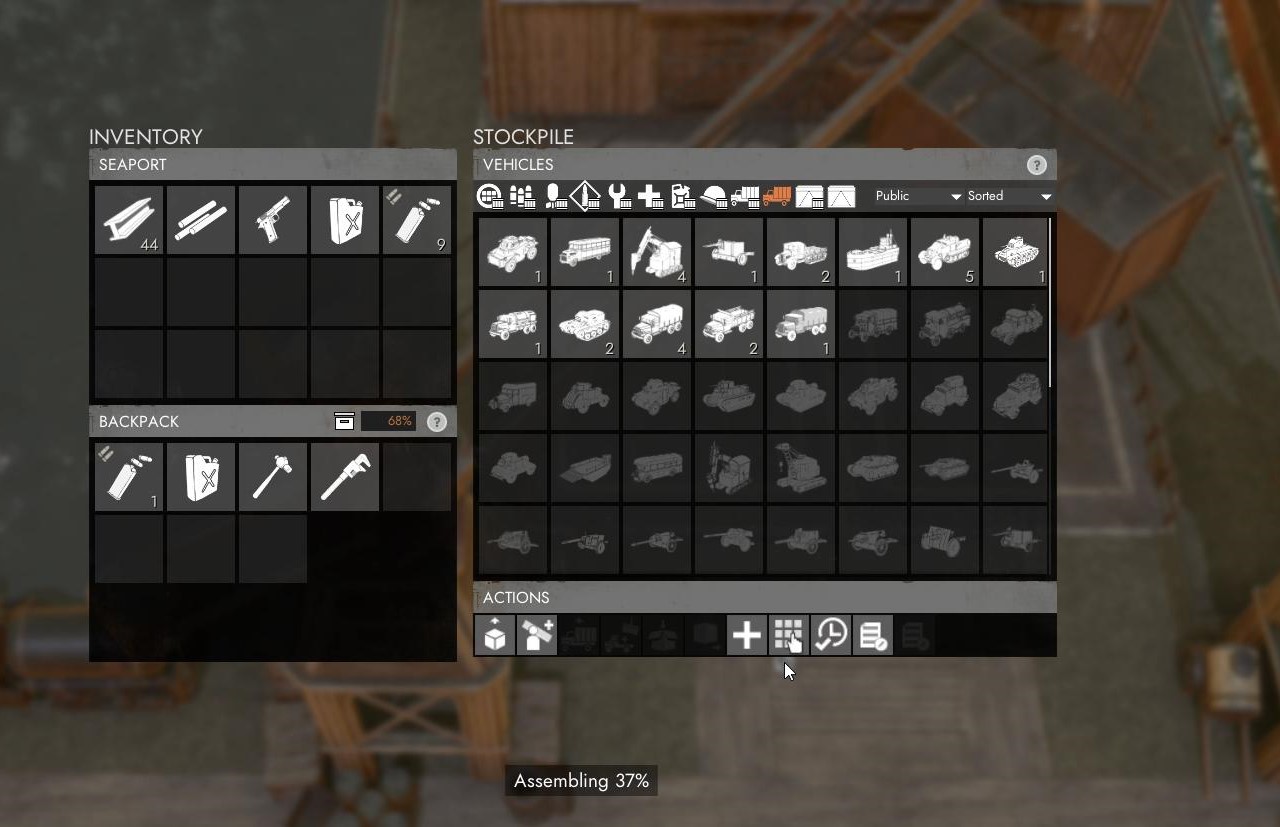Show the helmet uniforms category filter
This screenshot has height=827, width=1280.
click(715, 196)
